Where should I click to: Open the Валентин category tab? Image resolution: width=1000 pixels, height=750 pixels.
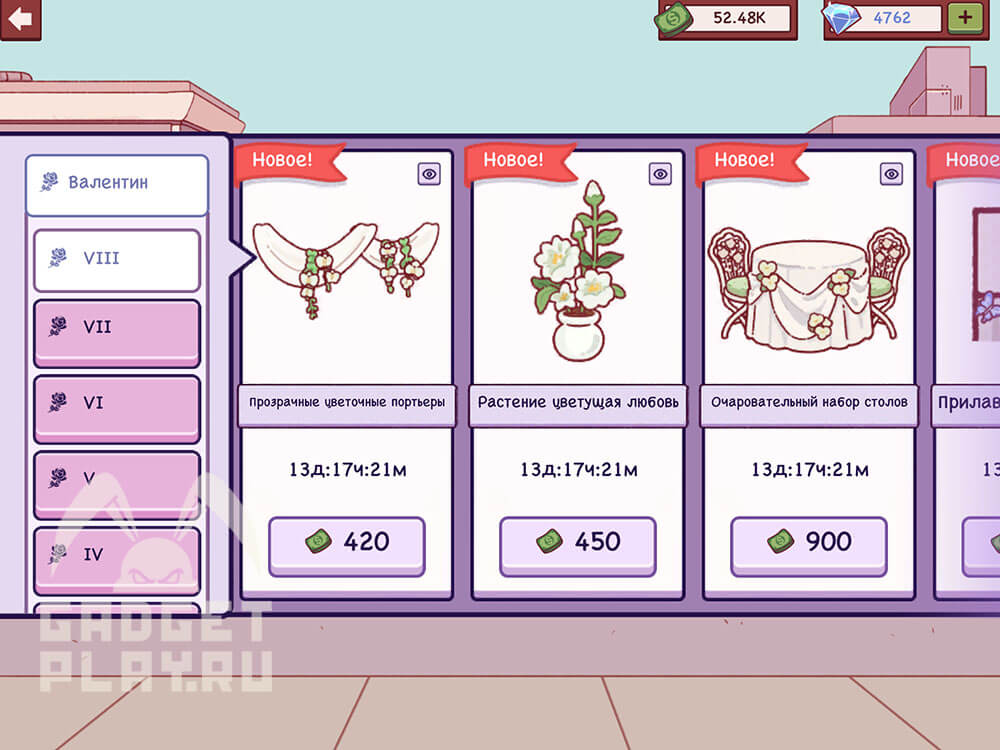click(x=117, y=184)
